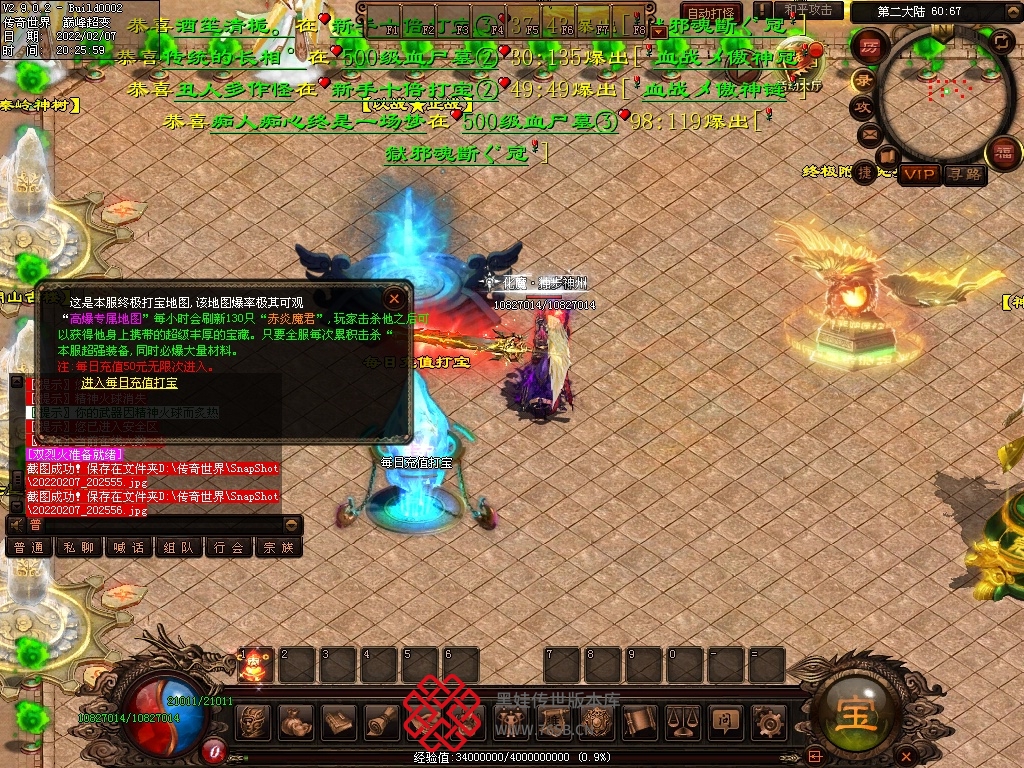Open the 福 welfare icon by the minimap
1024x768 pixels.
click(x=1003, y=153)
